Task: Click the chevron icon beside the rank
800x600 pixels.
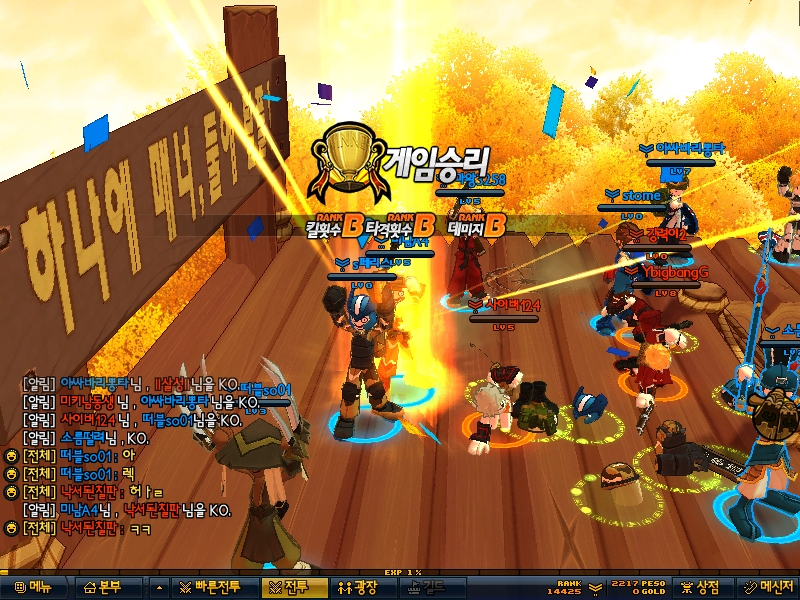Action: [x=595, y=587]
